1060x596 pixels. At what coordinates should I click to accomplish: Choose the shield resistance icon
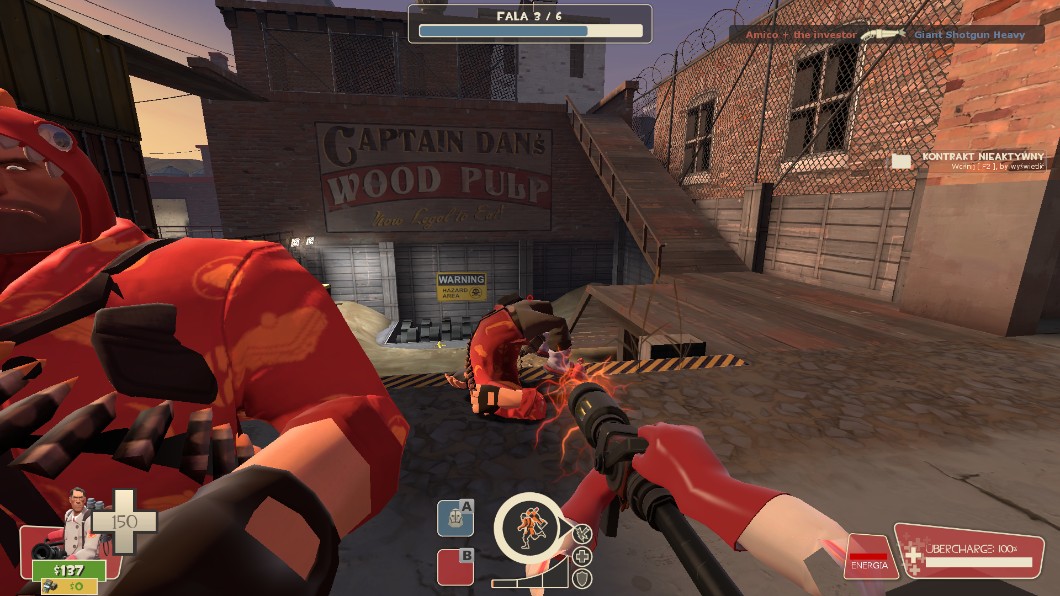582,578
